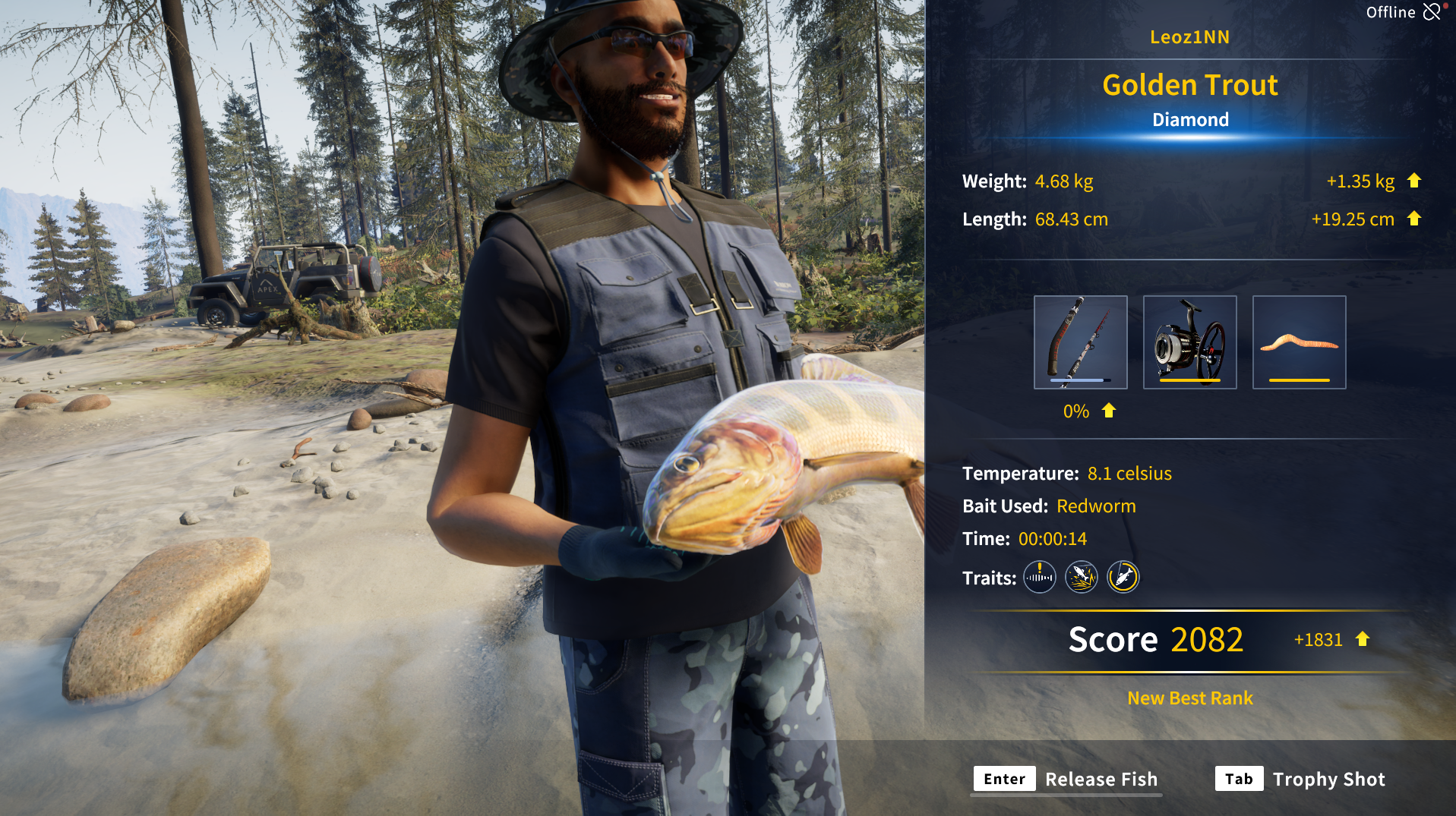Click the Offline connection status icon

click(1432, 12)
